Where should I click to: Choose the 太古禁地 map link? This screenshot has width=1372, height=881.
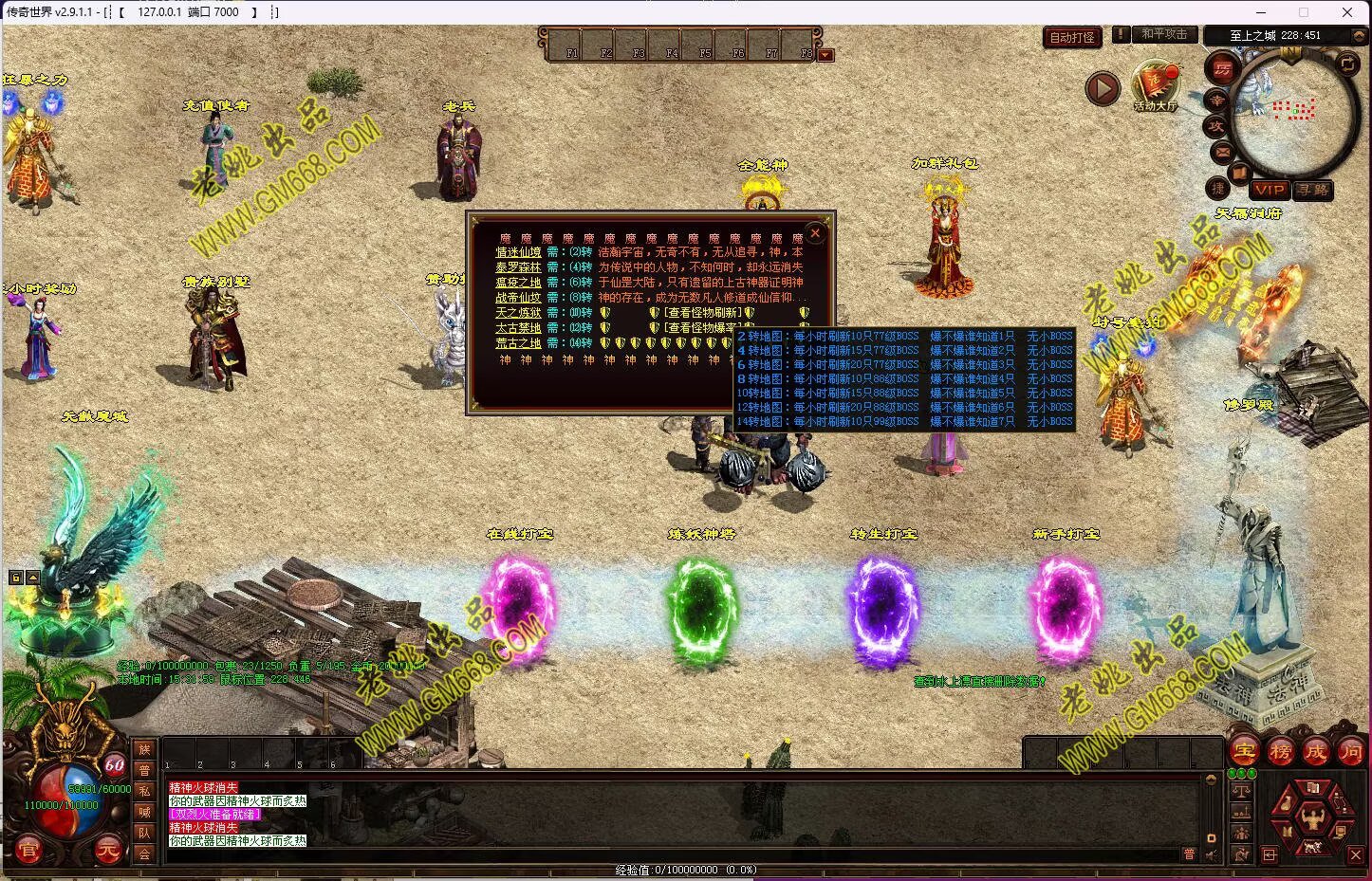pos(518,328)
